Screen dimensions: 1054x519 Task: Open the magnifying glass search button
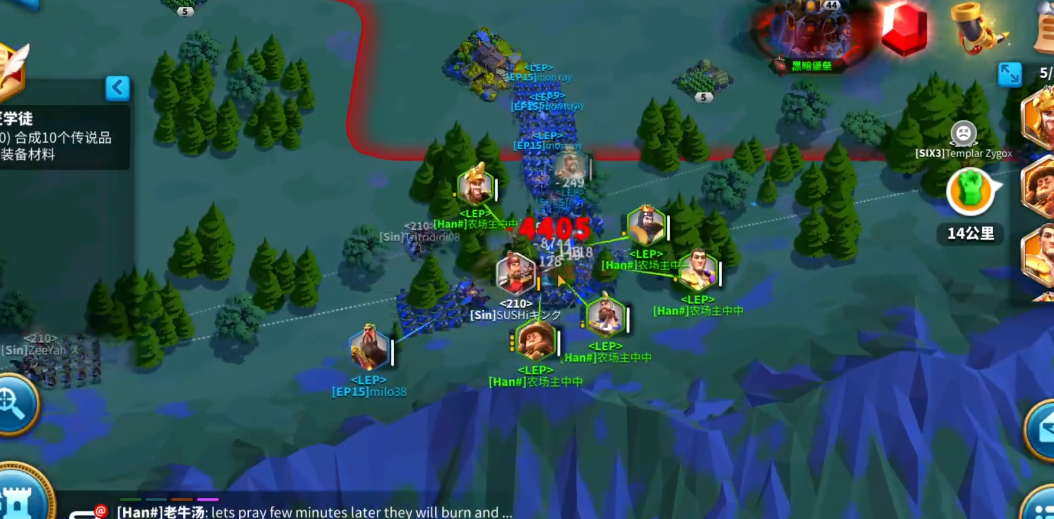[x=14, y=405]
